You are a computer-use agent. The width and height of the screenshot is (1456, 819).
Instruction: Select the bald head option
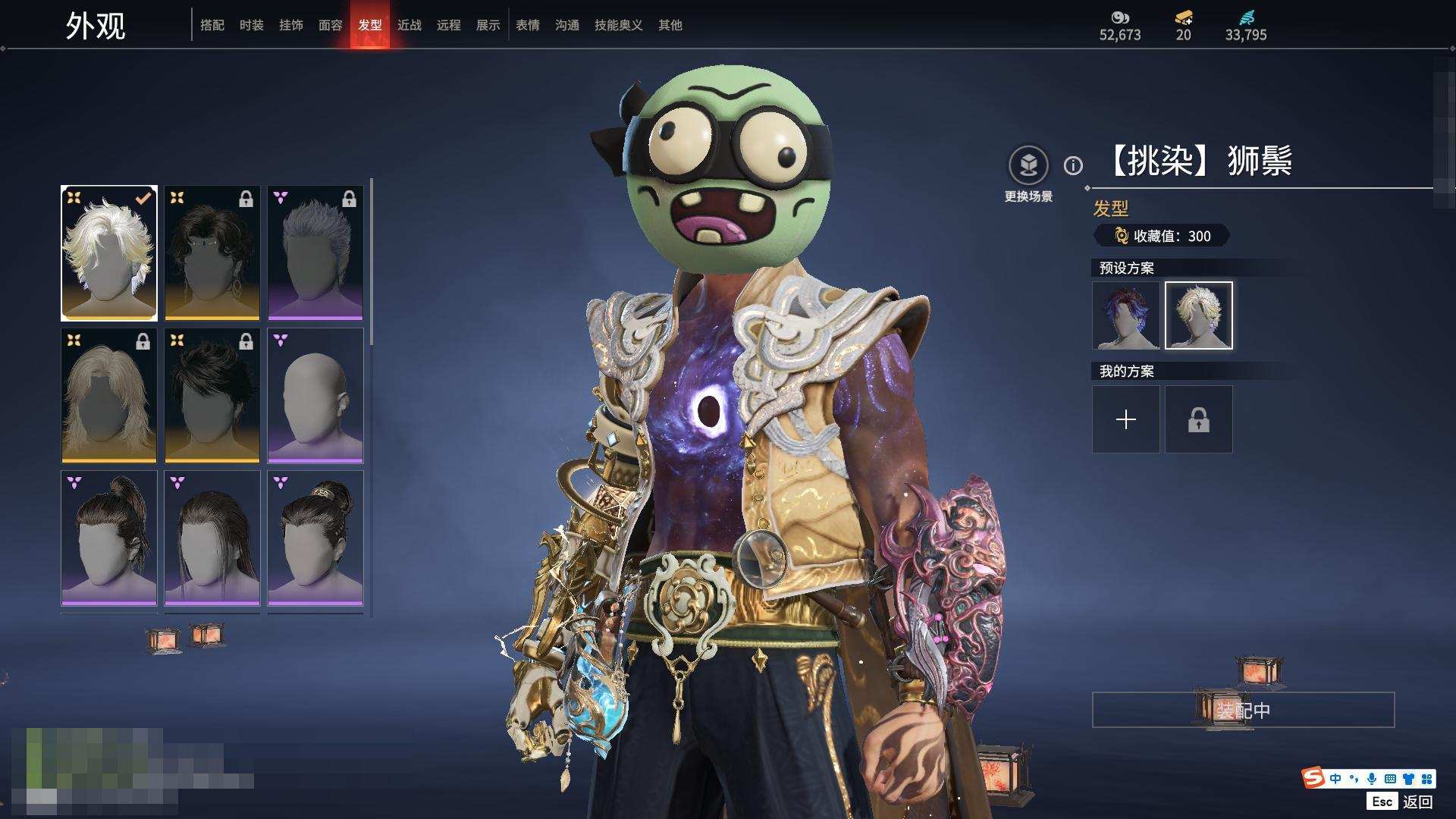[x=315, y=396]
